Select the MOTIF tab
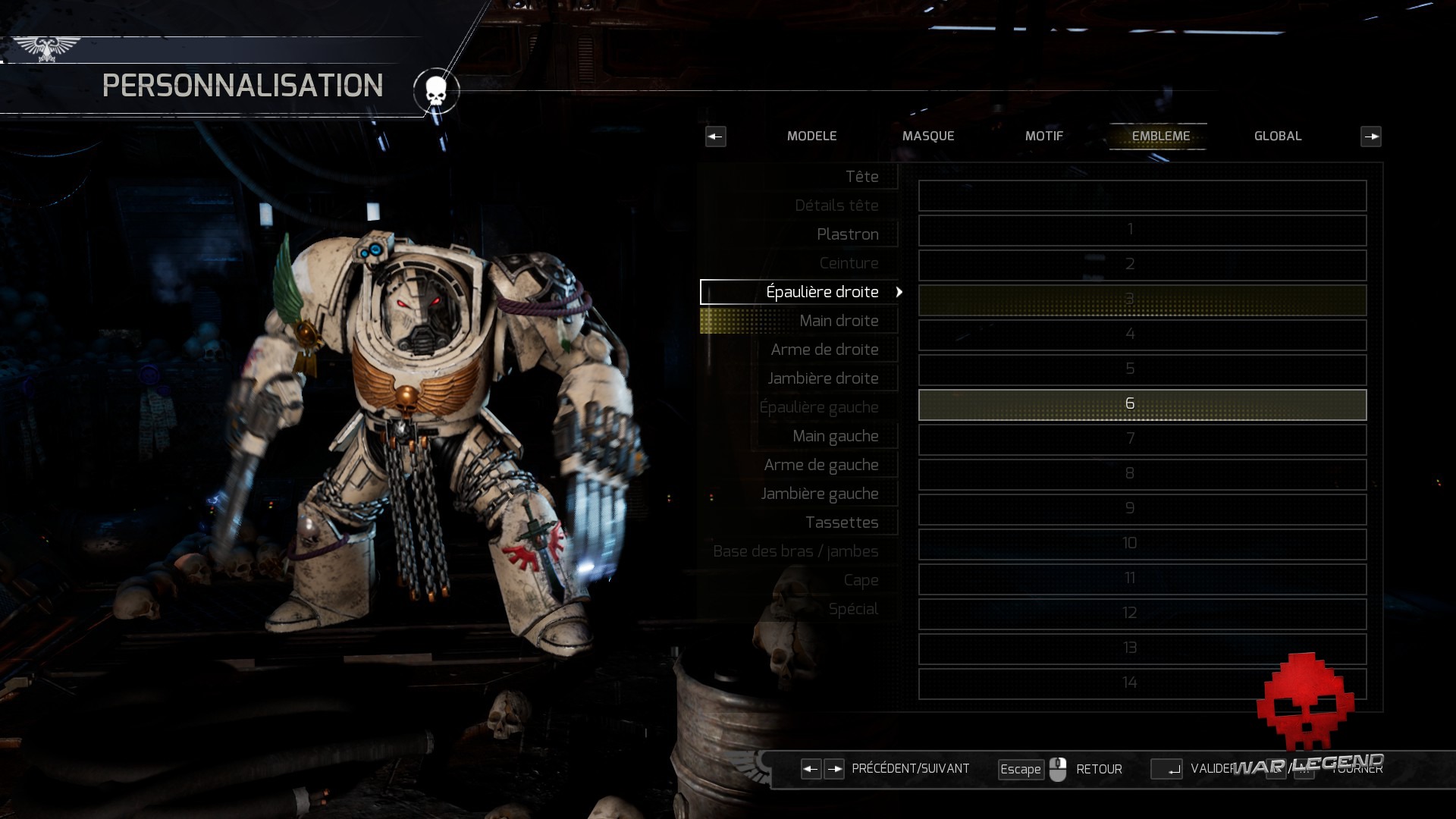Image resolution: width=1456 pixels, height=819 pixels. click(x=1044, y=136)
